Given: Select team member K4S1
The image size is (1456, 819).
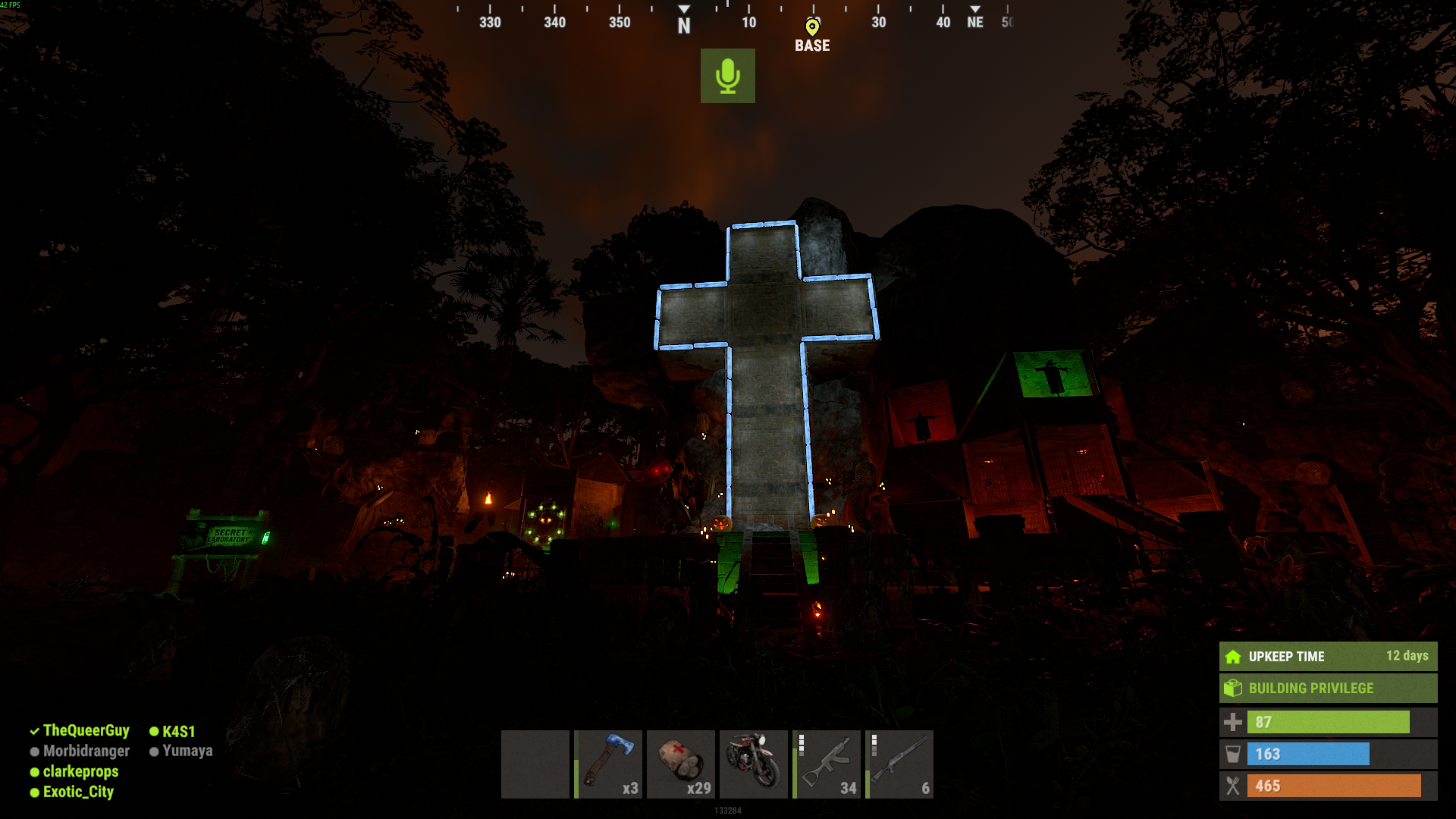Looking at the screenshot, I should (x=178, y=731).
